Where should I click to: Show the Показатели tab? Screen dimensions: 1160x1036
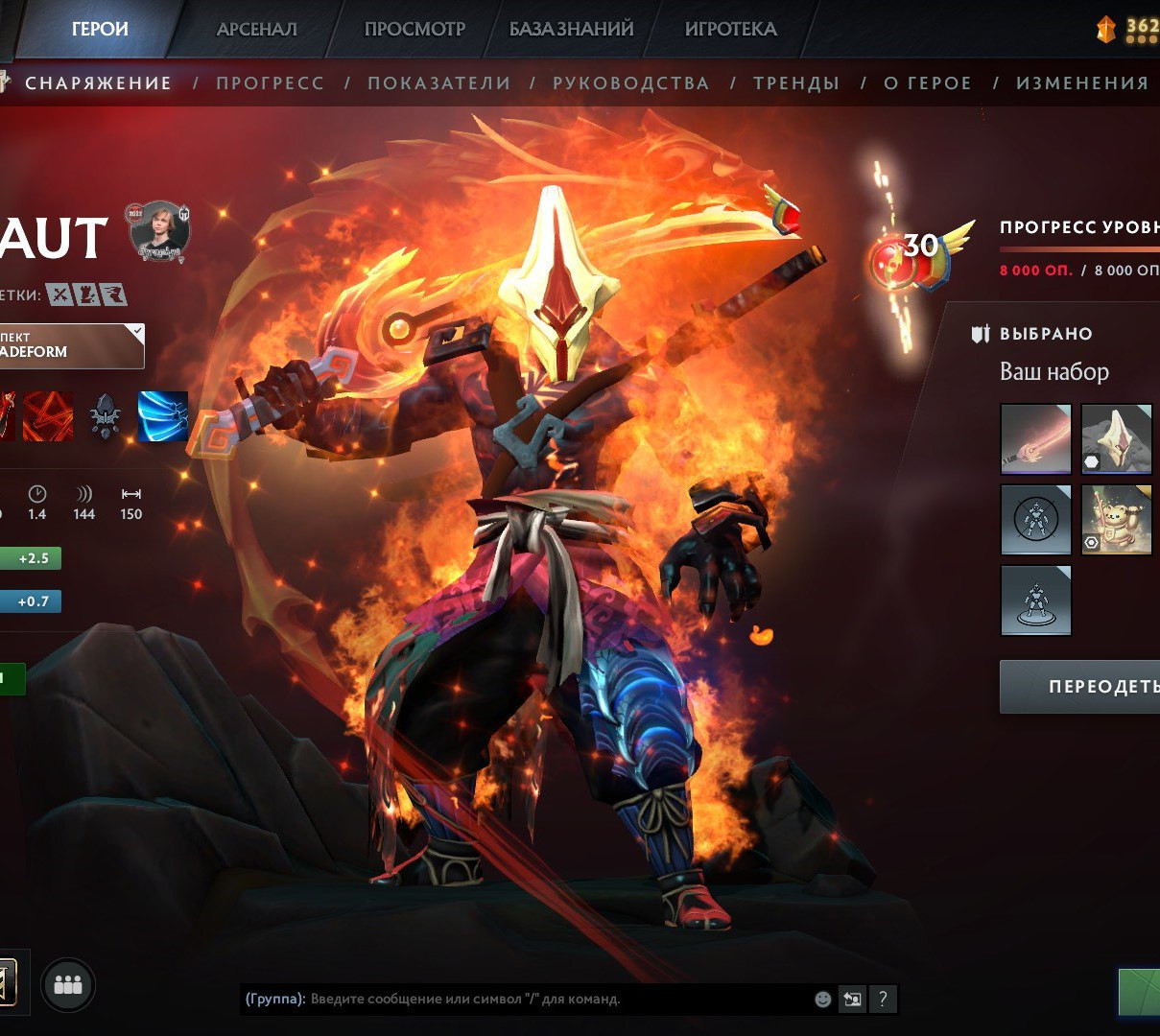coord(438,83)
